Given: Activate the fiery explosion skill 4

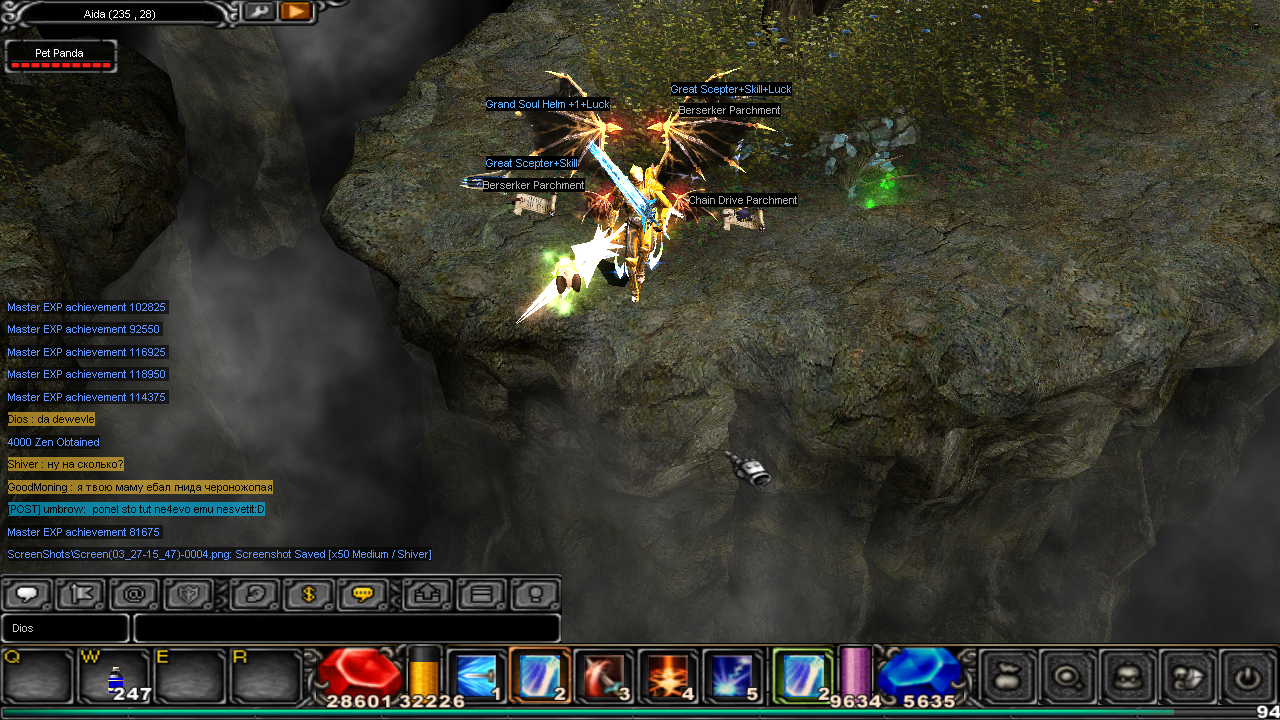Looking at the screenshot, I should tap(668, 676).
